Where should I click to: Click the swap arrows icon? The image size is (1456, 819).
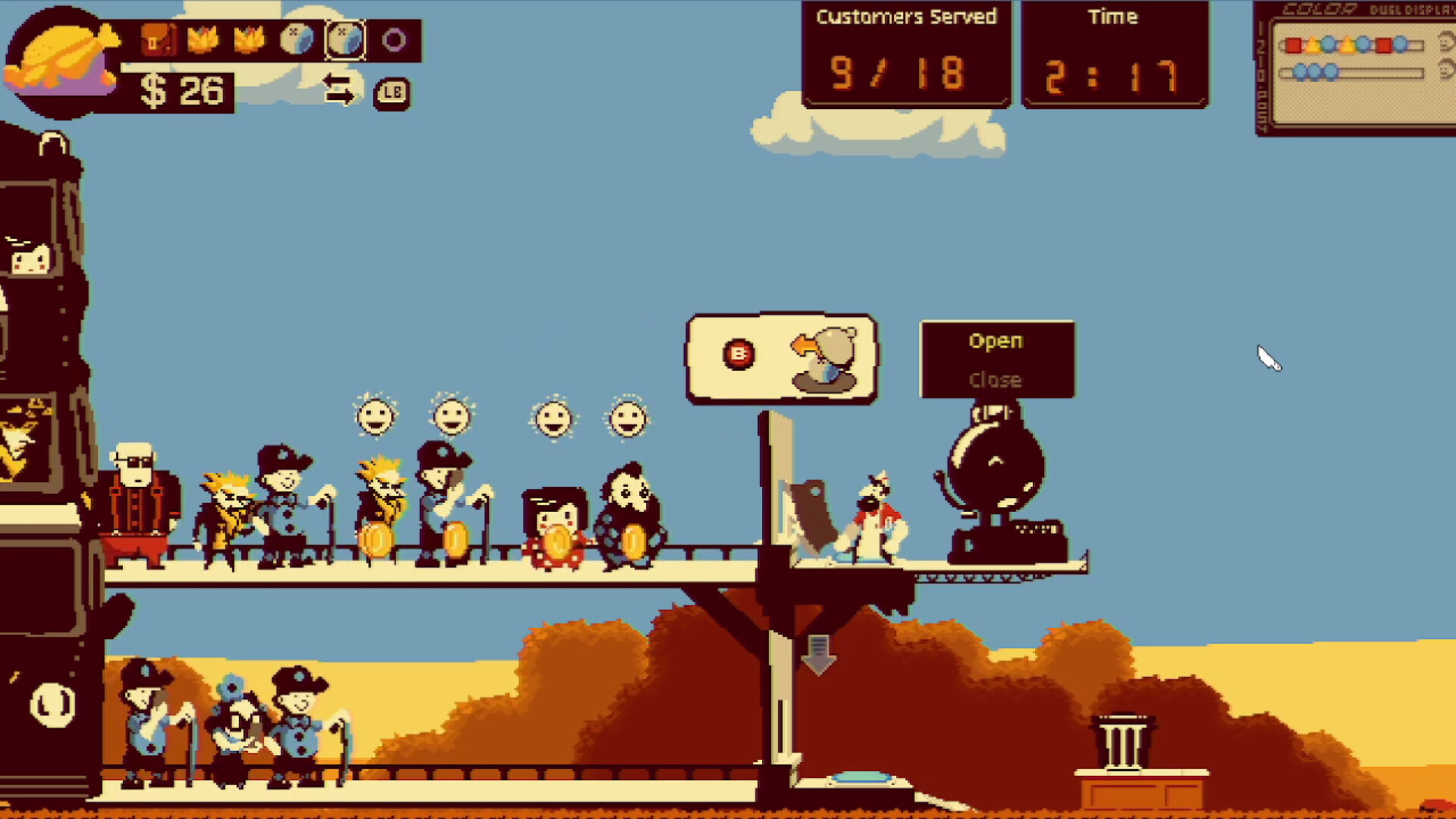pyautogui.click(x=338, y=89)
